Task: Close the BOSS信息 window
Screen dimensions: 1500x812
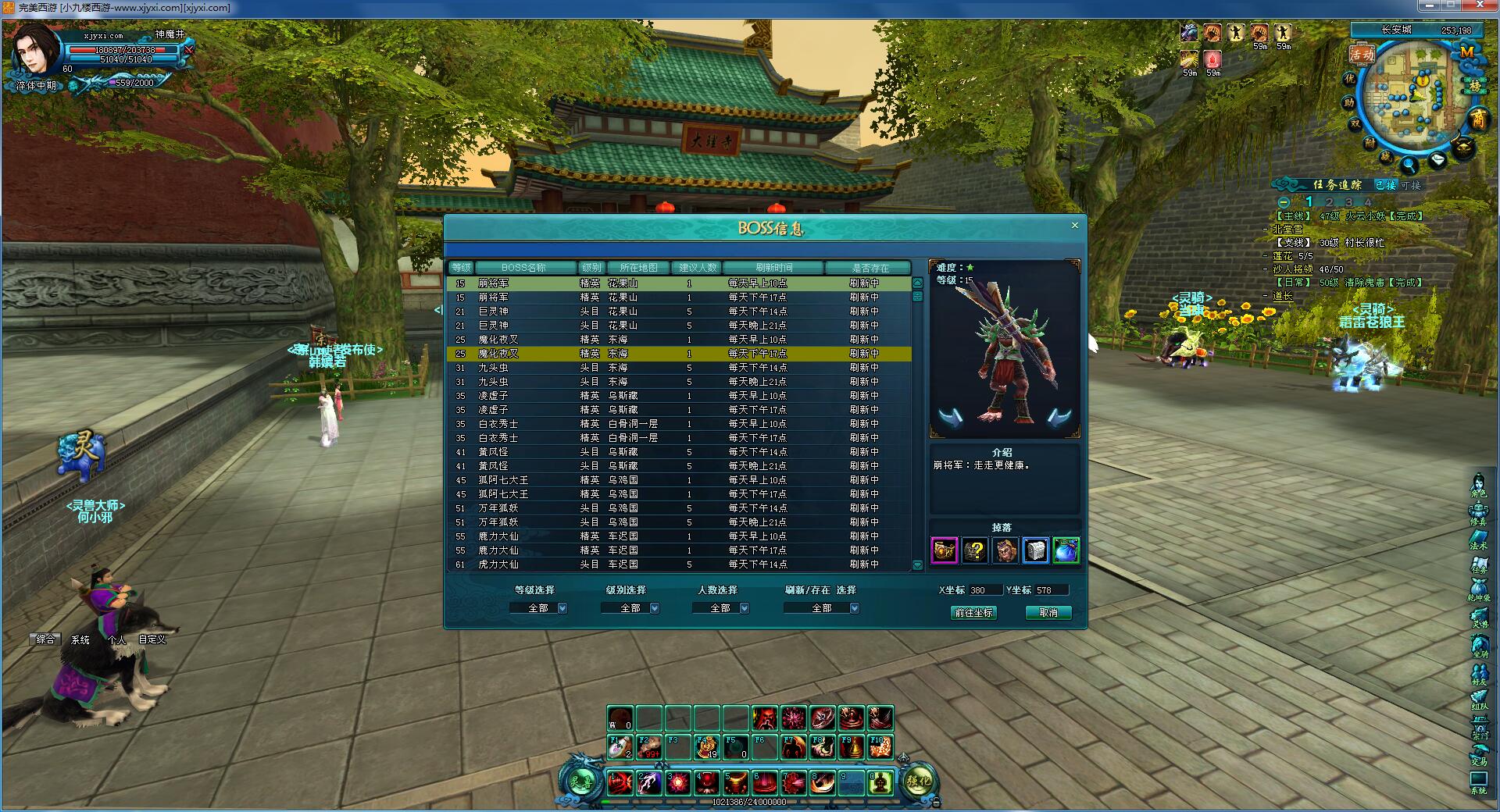Action: coord(1074,226)
